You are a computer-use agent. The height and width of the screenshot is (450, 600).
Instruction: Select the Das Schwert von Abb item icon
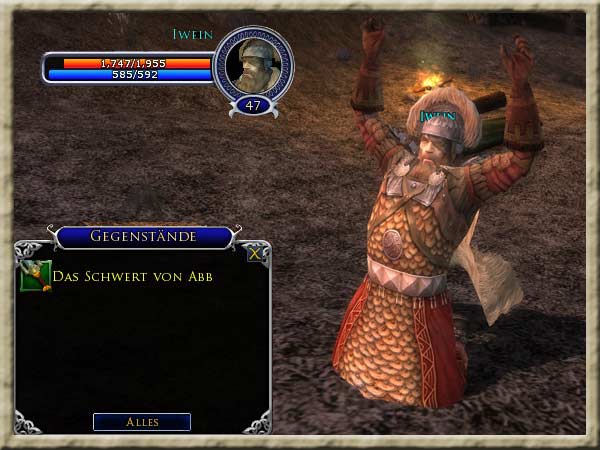[x=35, y=275]
